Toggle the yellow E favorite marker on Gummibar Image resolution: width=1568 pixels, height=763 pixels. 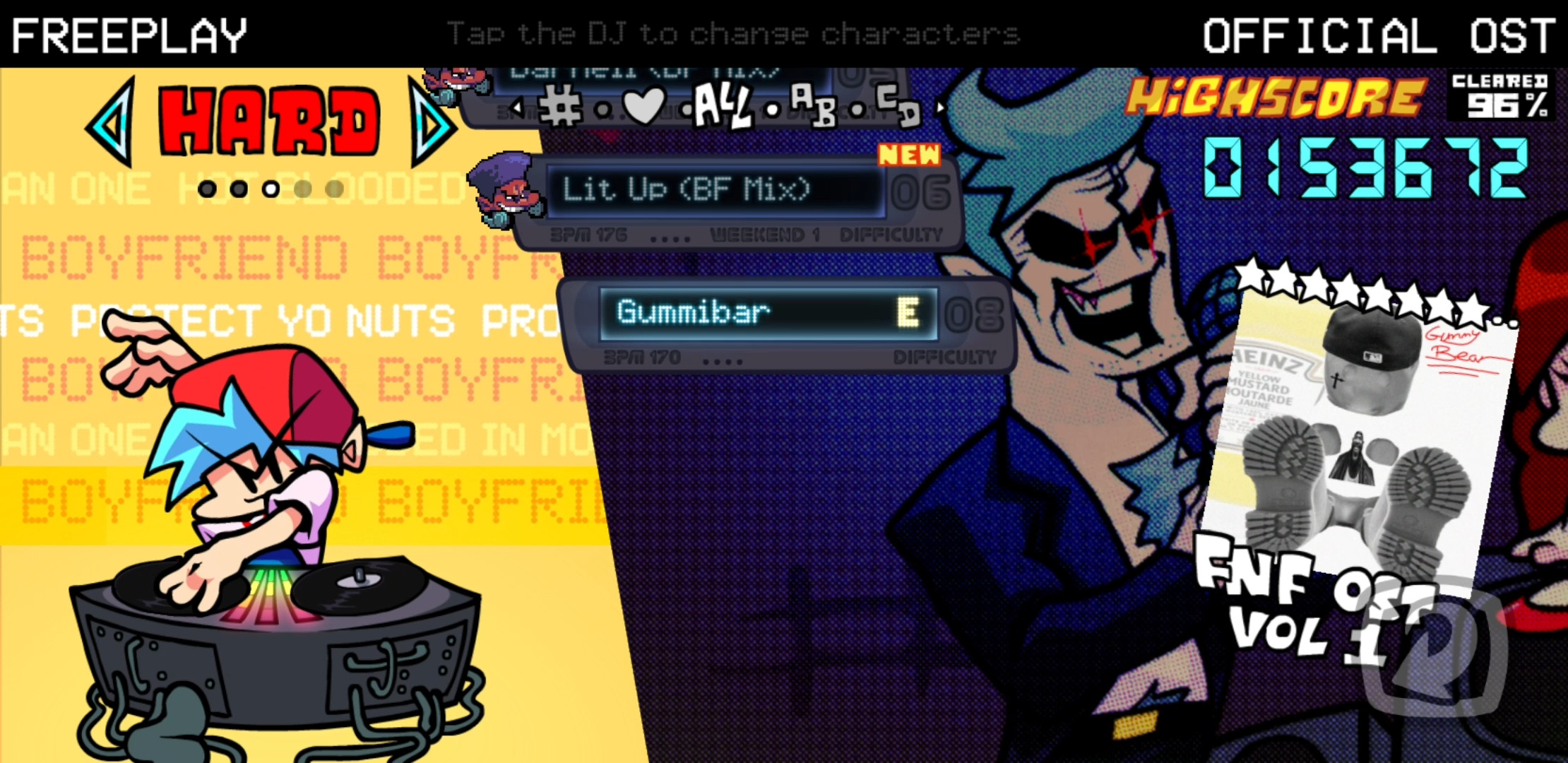(911, 311)
